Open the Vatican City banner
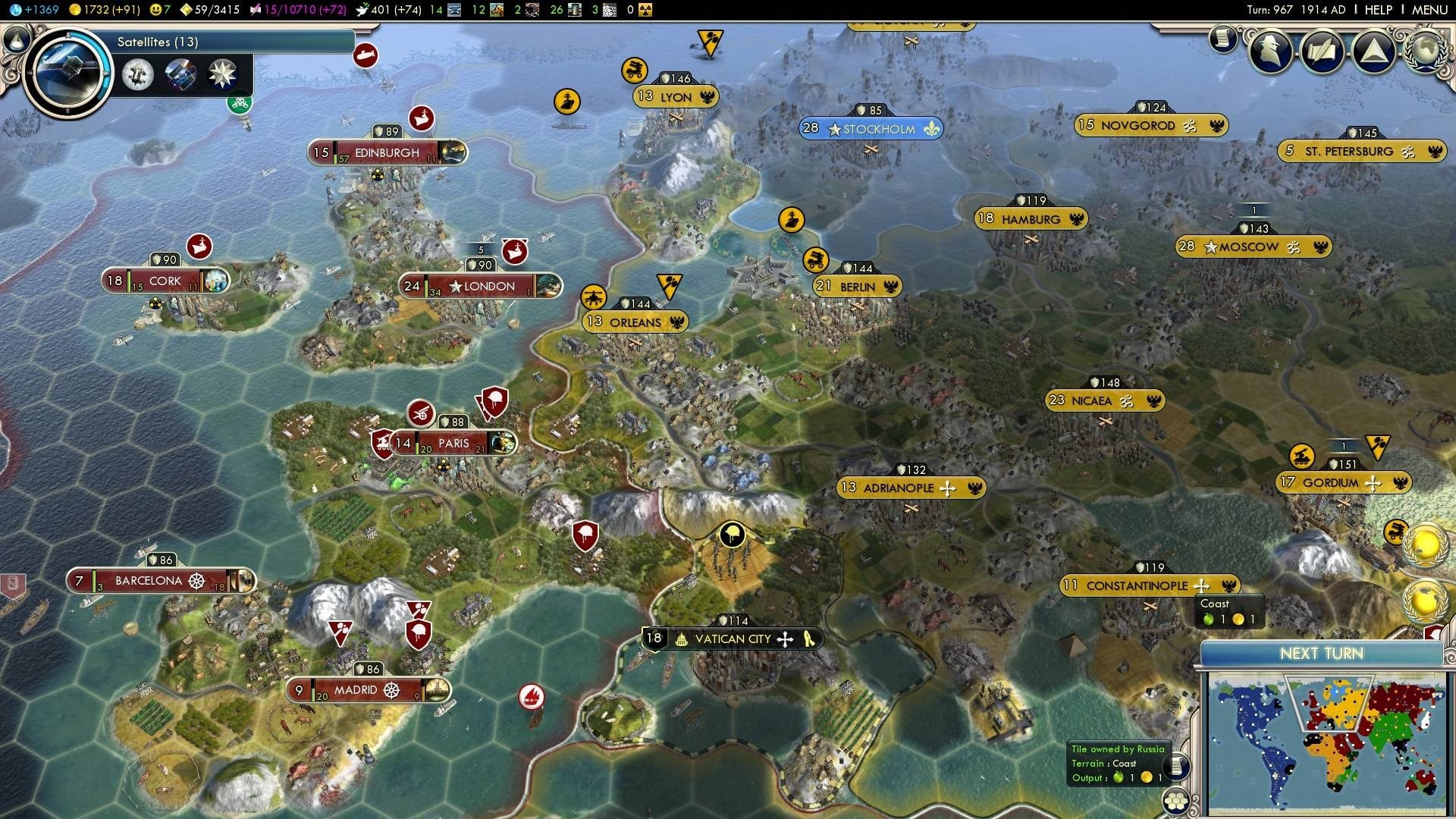1456x819 pixels. (x=732, y=639)
